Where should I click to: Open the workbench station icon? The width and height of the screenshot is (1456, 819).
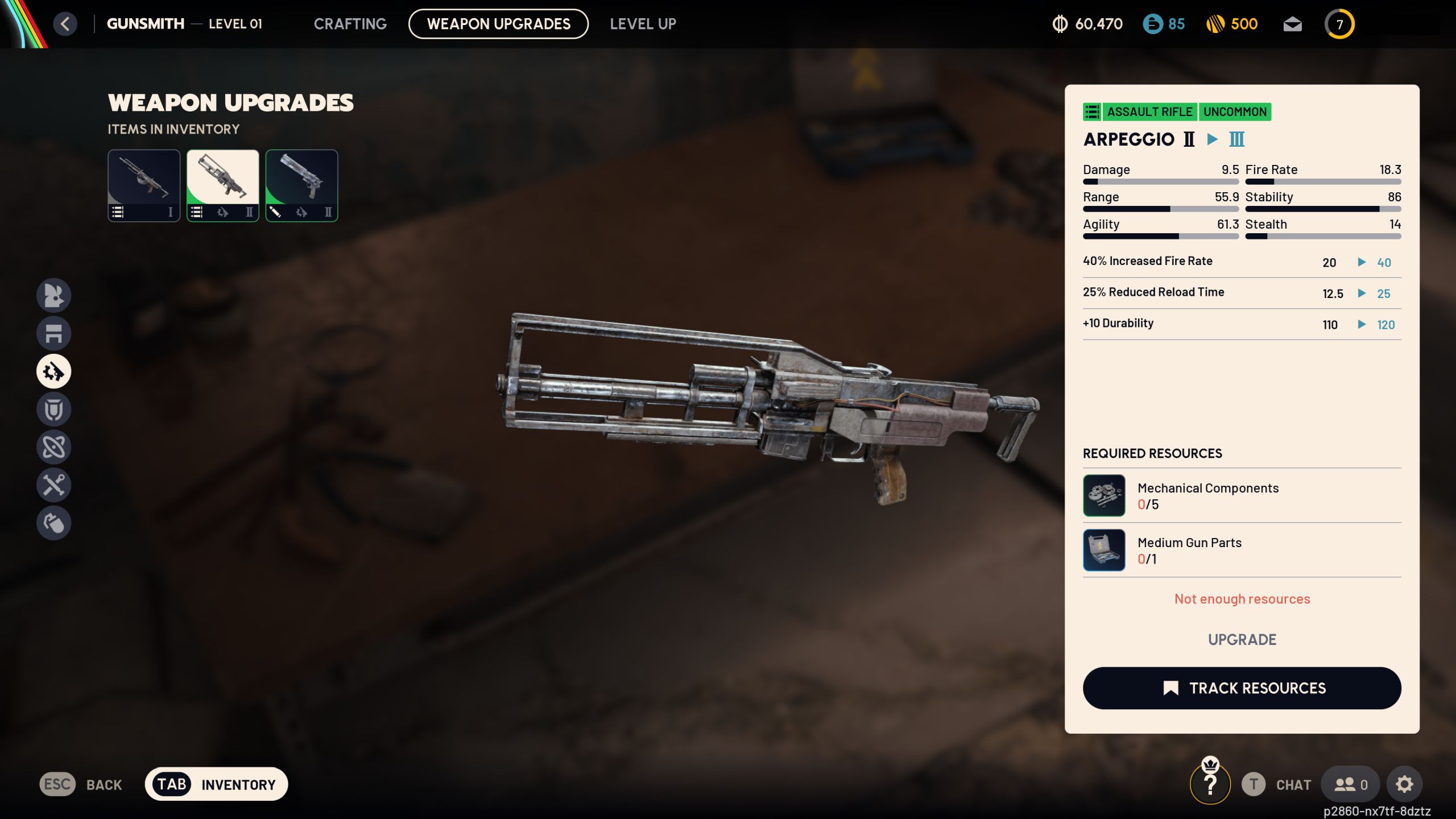pyautogui.click(x=54, y=333)
